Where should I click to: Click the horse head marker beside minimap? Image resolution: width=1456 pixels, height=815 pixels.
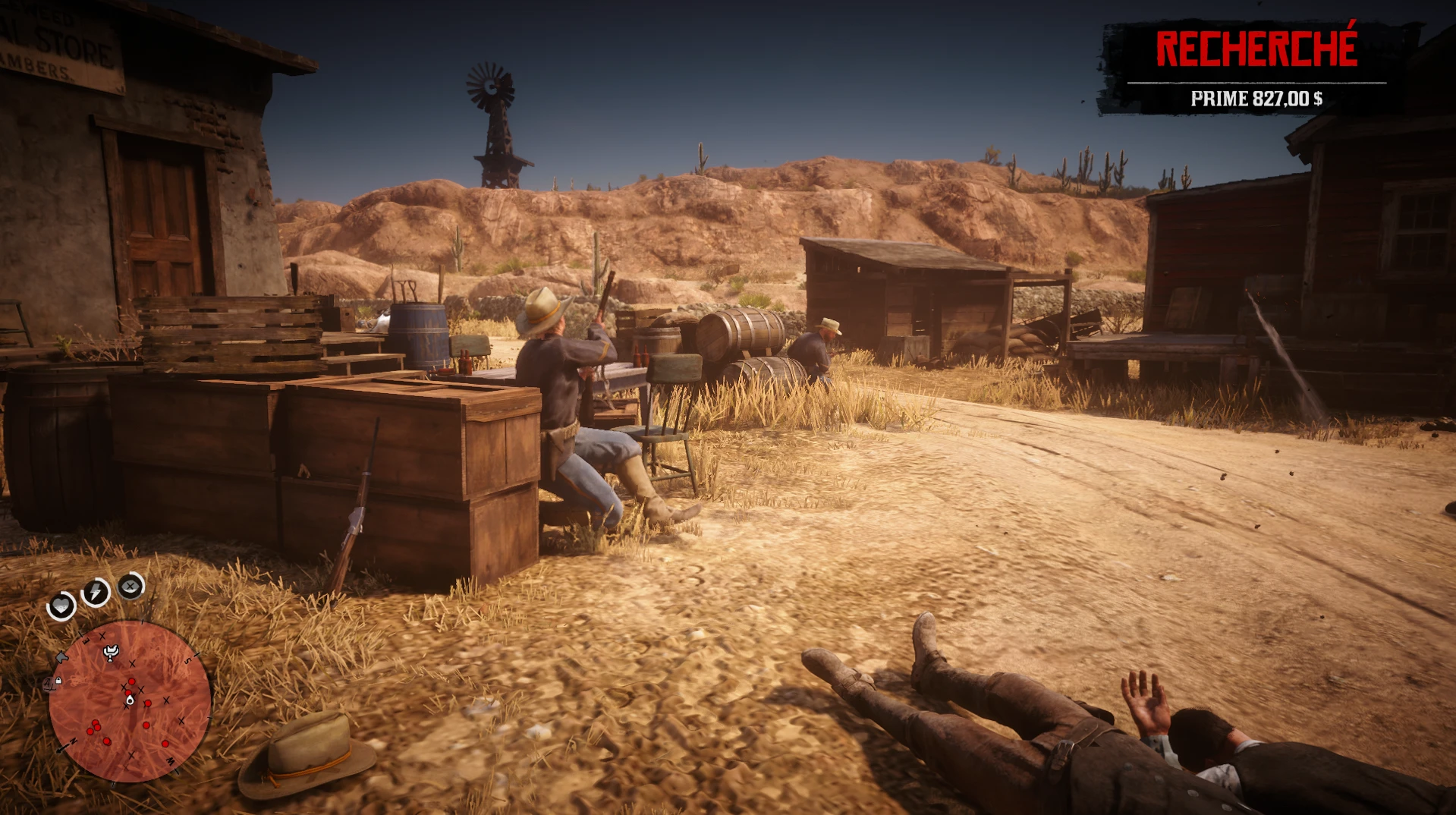coord(62,657)
